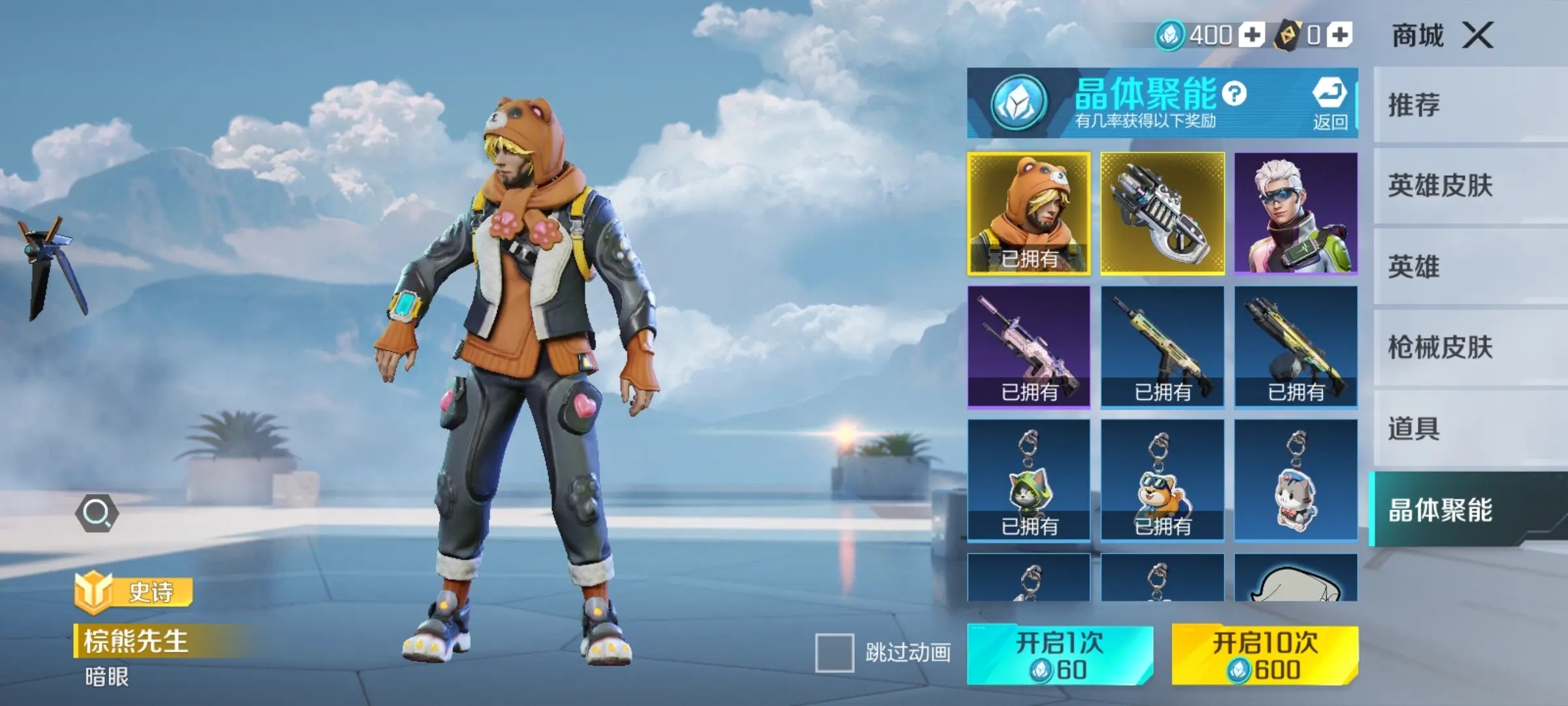Choose the green hooded cat keychain reward
Viewport: 1568px width, 706px height.
tap(1029, 480)
